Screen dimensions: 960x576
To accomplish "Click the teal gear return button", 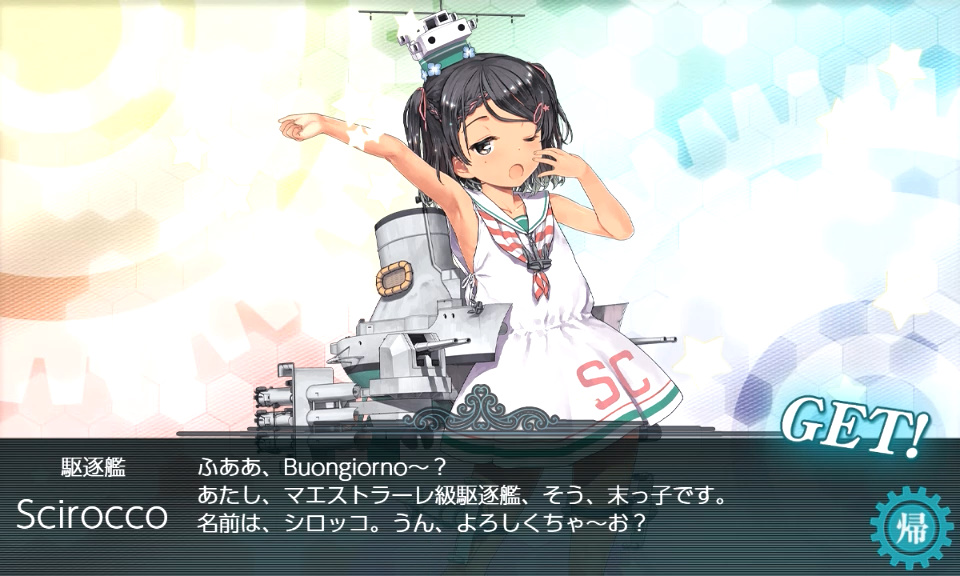I will point(910,527).
